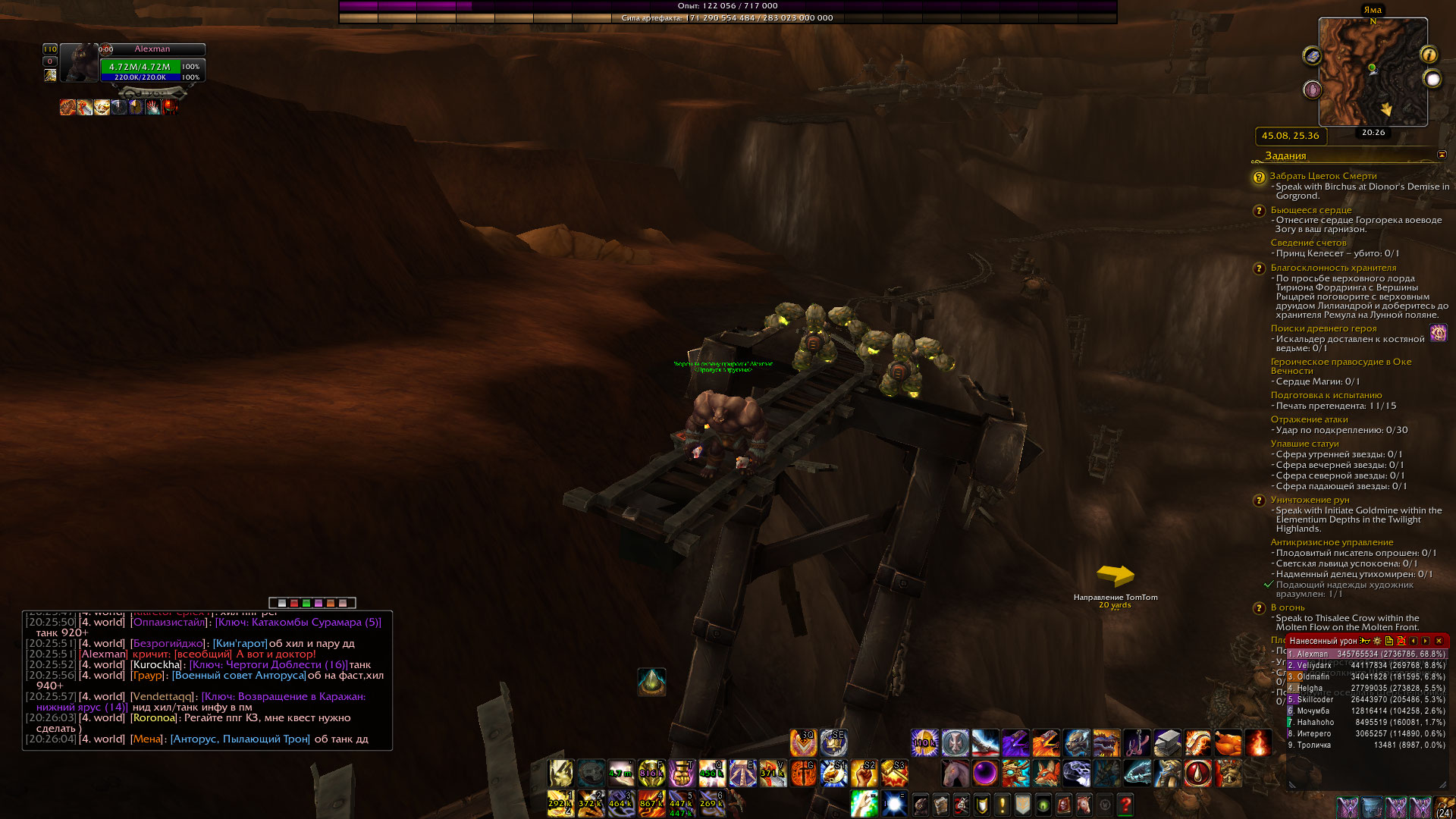This screenshot has height=819, width=1456.
Task: Click the blue book button beside minimap
Action: point(1312,56)
